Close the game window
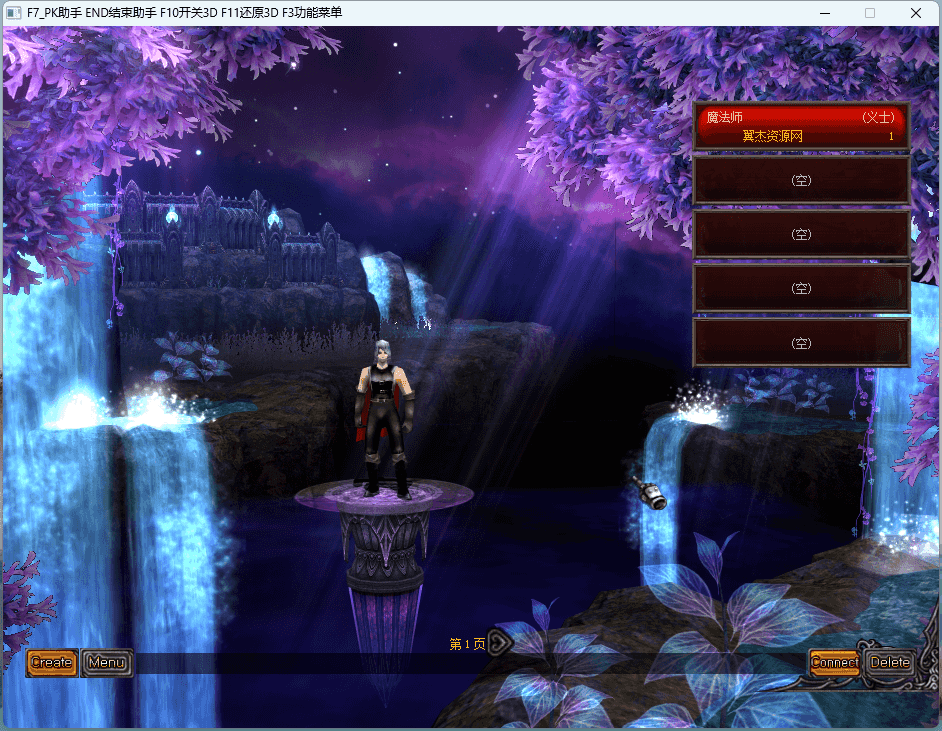The height and width of the screenshot is (731, 942). tap(915, 13)
